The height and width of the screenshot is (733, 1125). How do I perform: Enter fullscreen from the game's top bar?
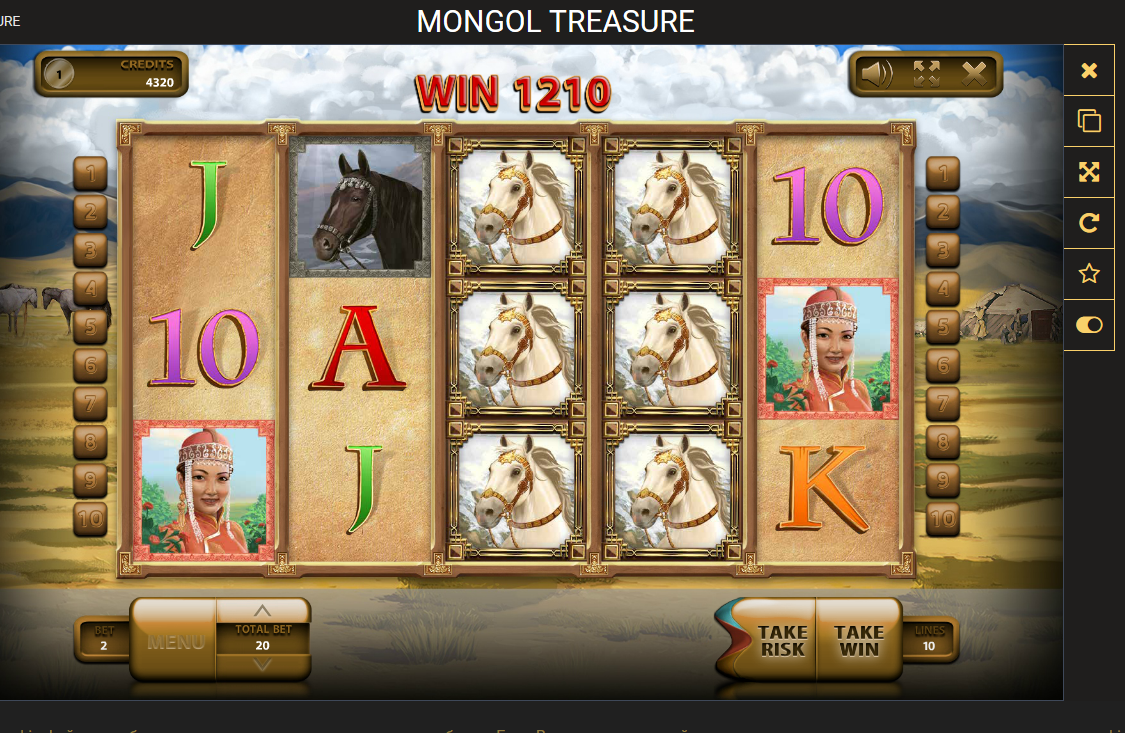click(926, 73)
